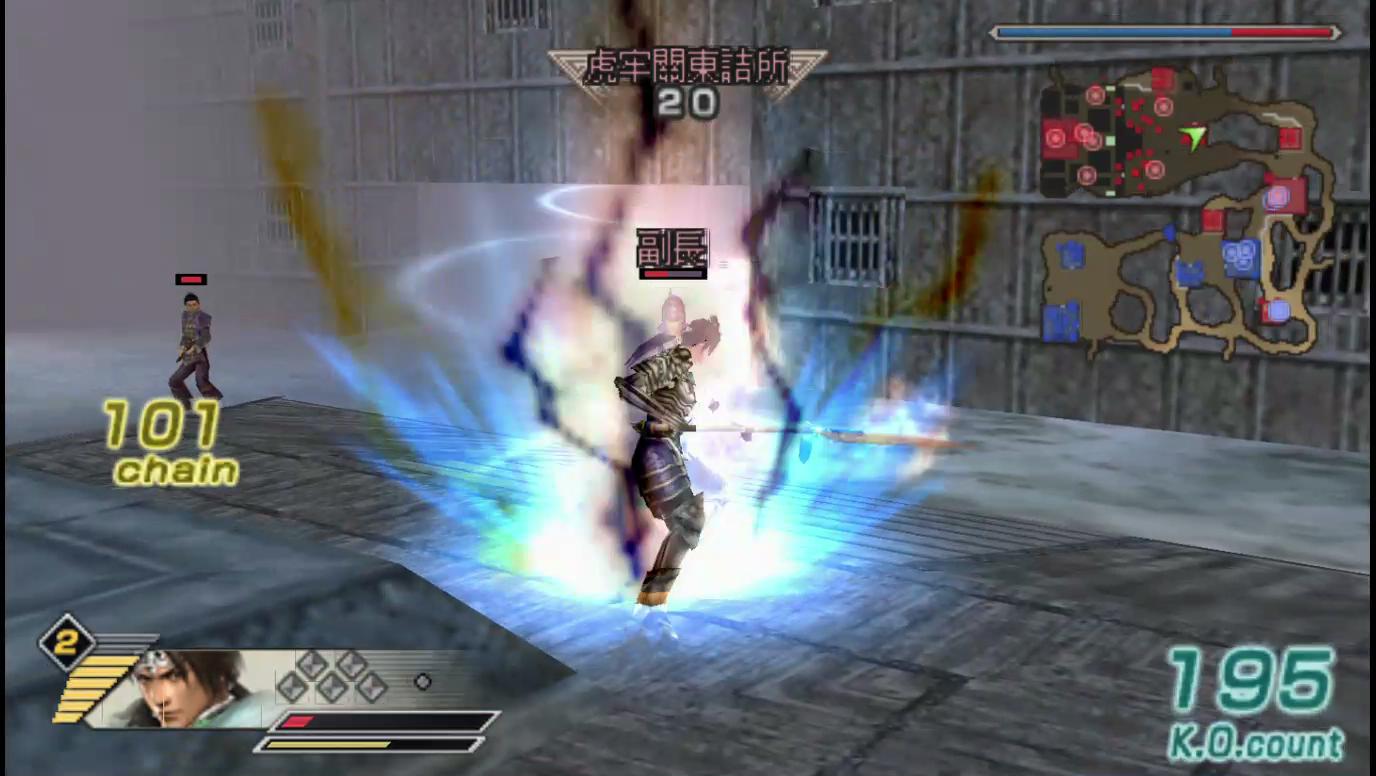Screen dimensions: 1376x776
Task: Select the green player arrow on the minimap
Action: [1192, 135]
